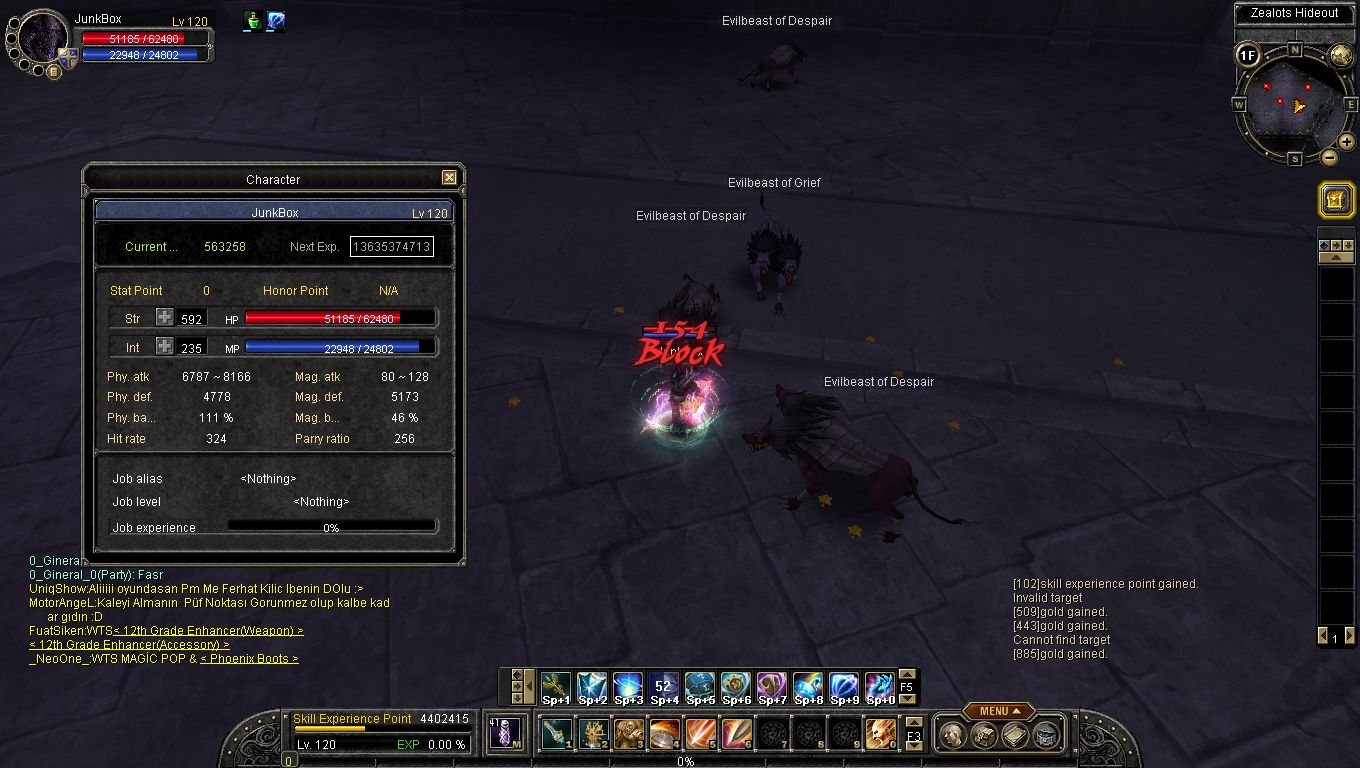Add a point to Str

(164, 318)
